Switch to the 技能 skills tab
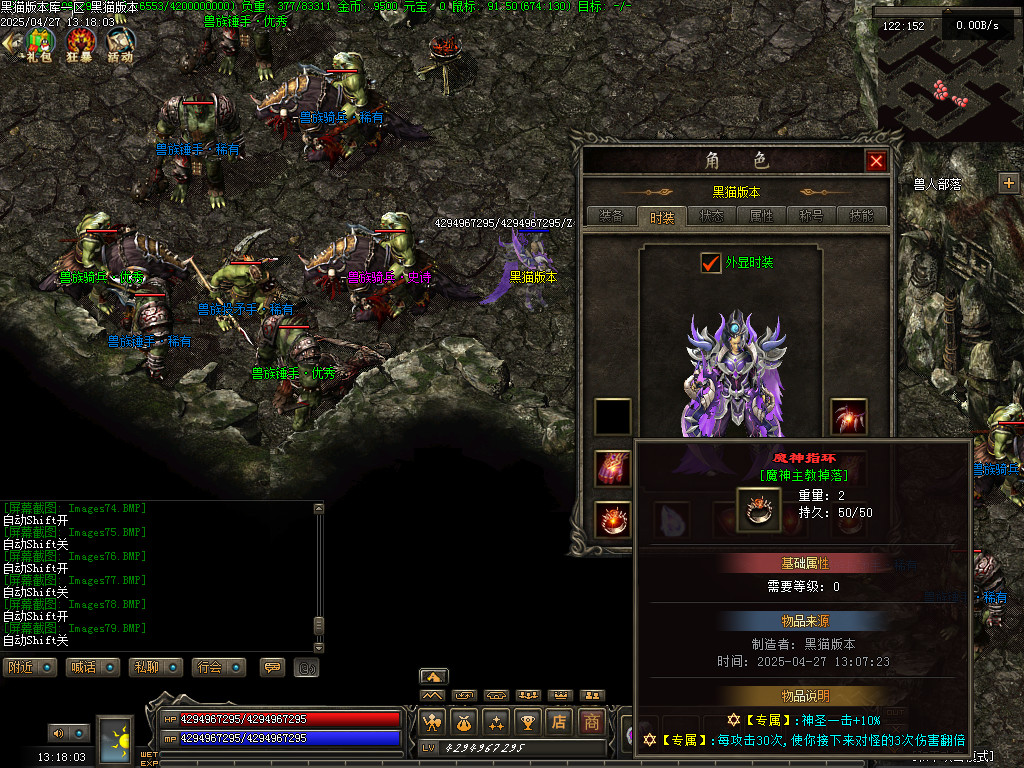 pyautogui.click(x=861, y=216)
